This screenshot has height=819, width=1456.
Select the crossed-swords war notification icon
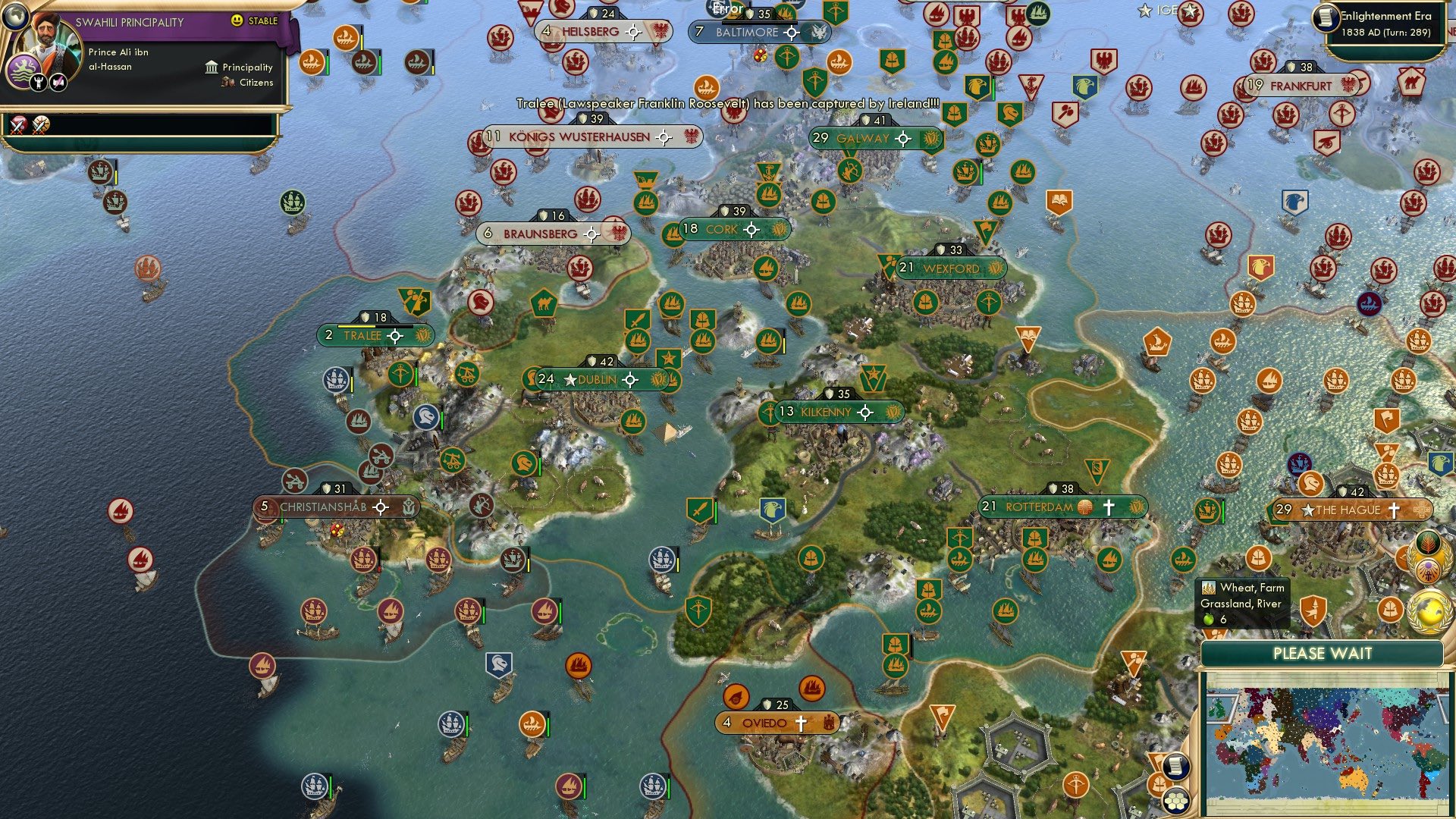tap(17, 126)
